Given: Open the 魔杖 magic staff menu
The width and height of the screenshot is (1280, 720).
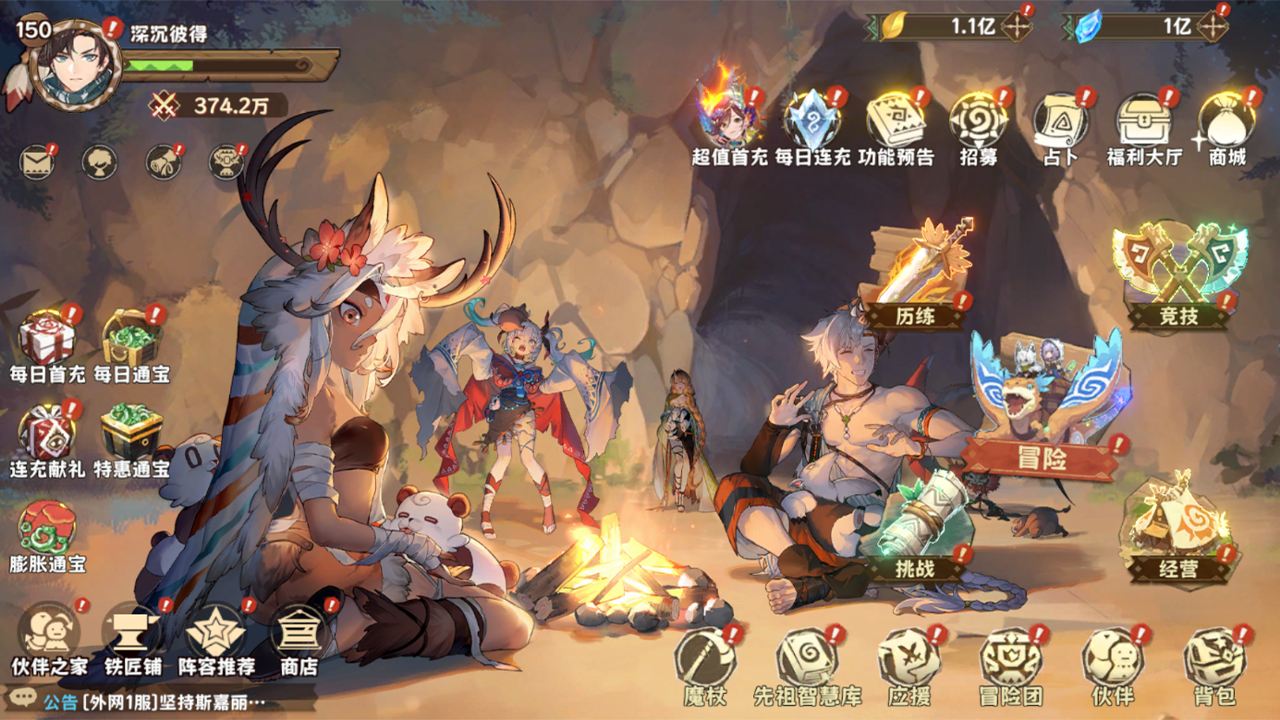Looking at the screenshot, I should pyautogui.click(x=706, y=662).
